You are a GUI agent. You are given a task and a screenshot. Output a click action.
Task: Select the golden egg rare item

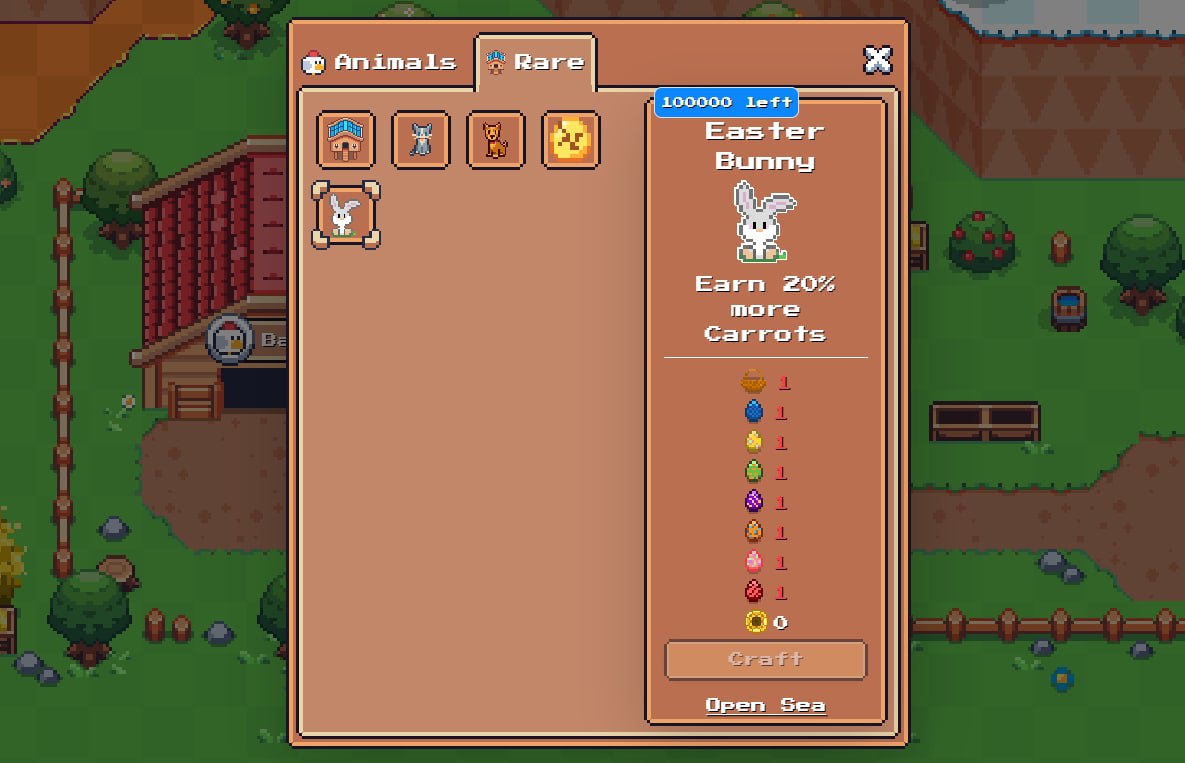(x=571, y=140)
